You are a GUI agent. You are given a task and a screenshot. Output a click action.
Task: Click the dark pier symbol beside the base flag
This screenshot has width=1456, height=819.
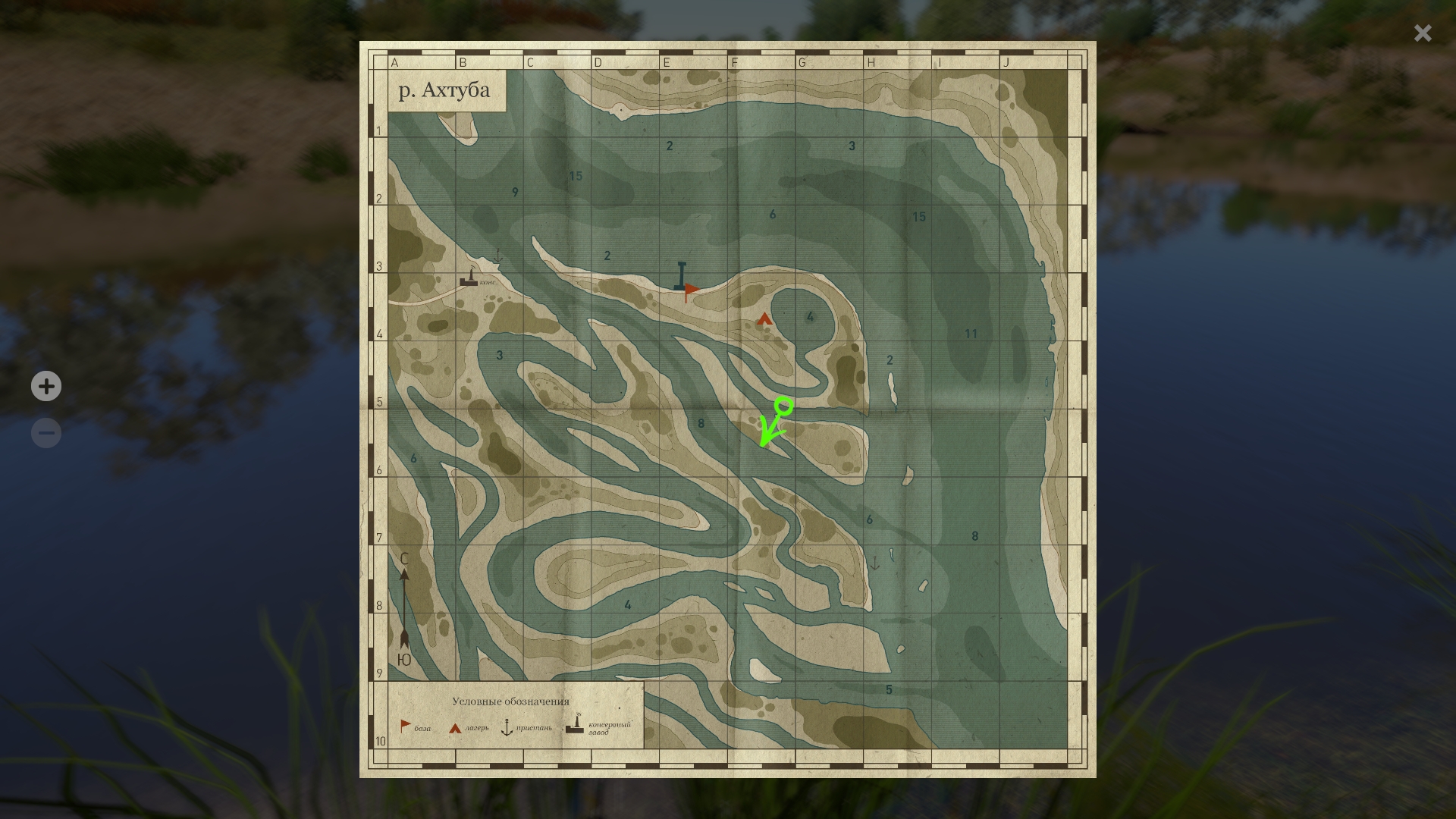(681, 275)
